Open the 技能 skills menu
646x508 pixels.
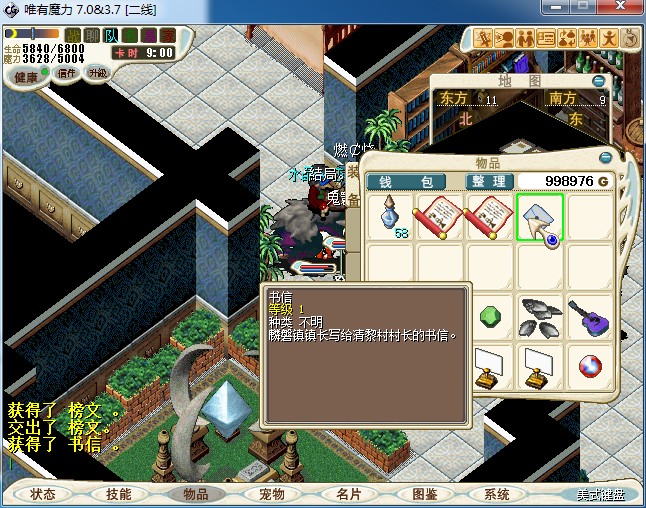118,494
